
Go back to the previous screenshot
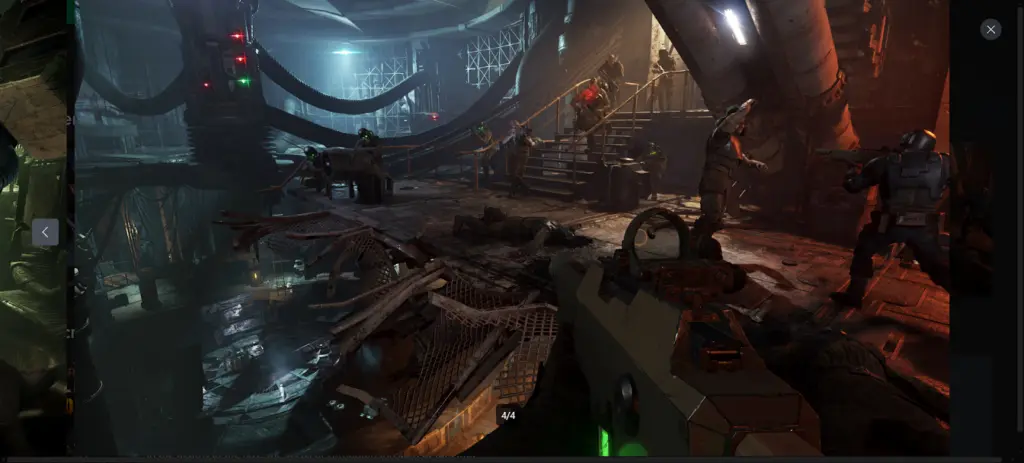click(x=45, y=232)
